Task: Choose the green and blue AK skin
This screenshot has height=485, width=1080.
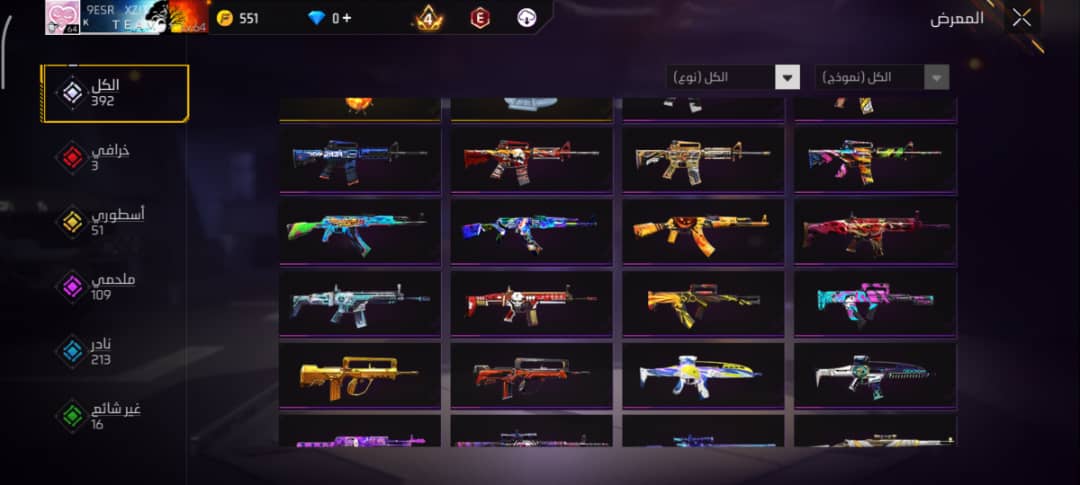Action: click(360, 231)
